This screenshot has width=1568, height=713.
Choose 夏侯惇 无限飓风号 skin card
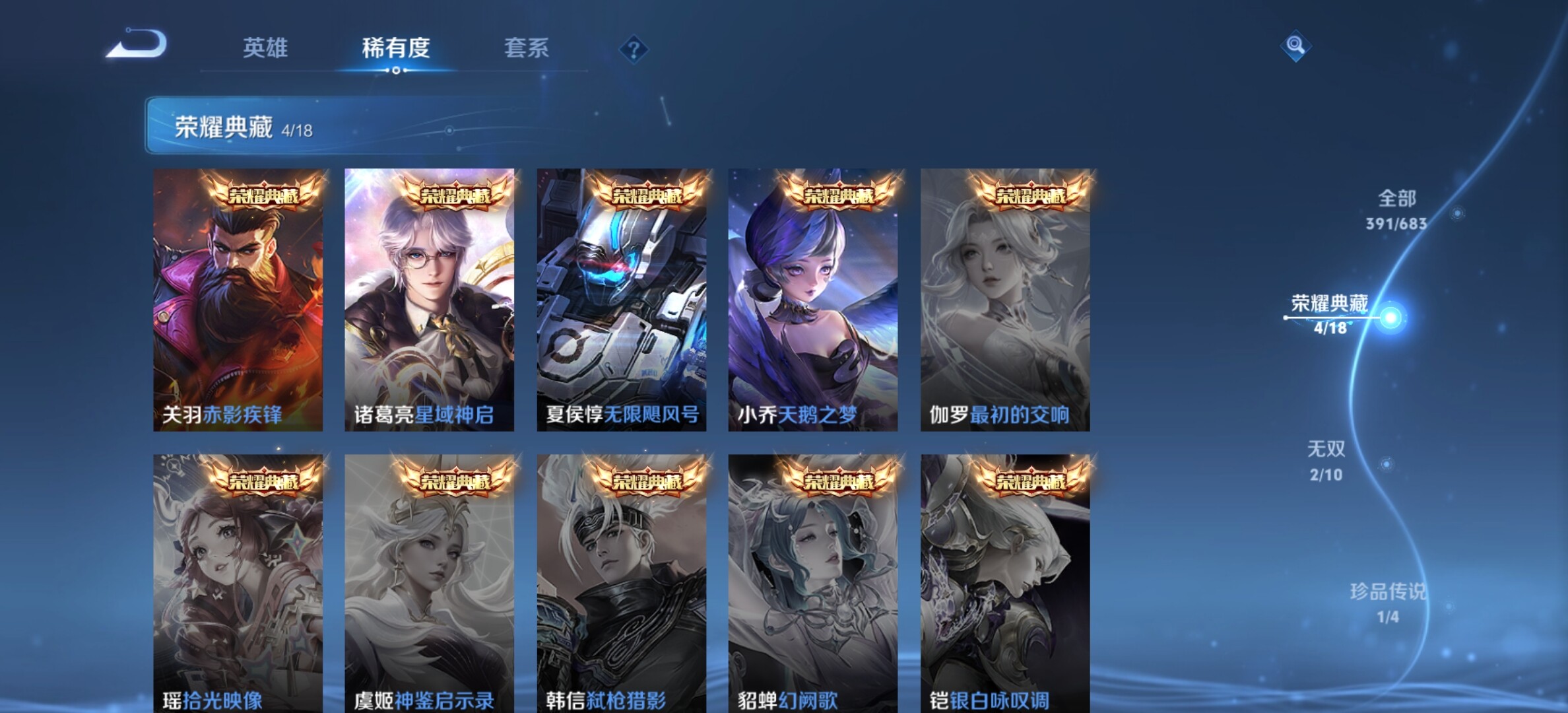(x=621, y=300)
